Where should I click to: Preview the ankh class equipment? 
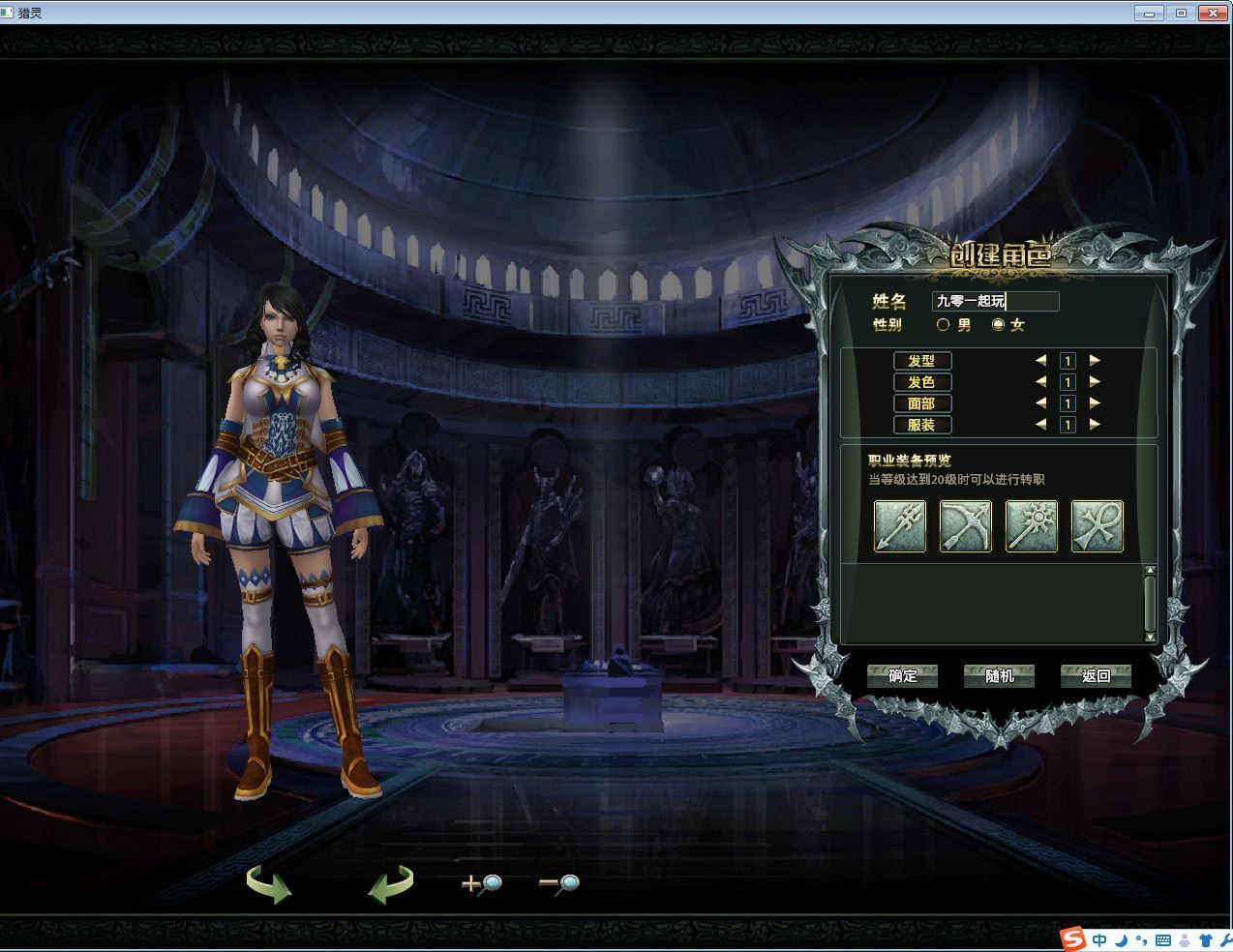click(x=1098, y=526)
